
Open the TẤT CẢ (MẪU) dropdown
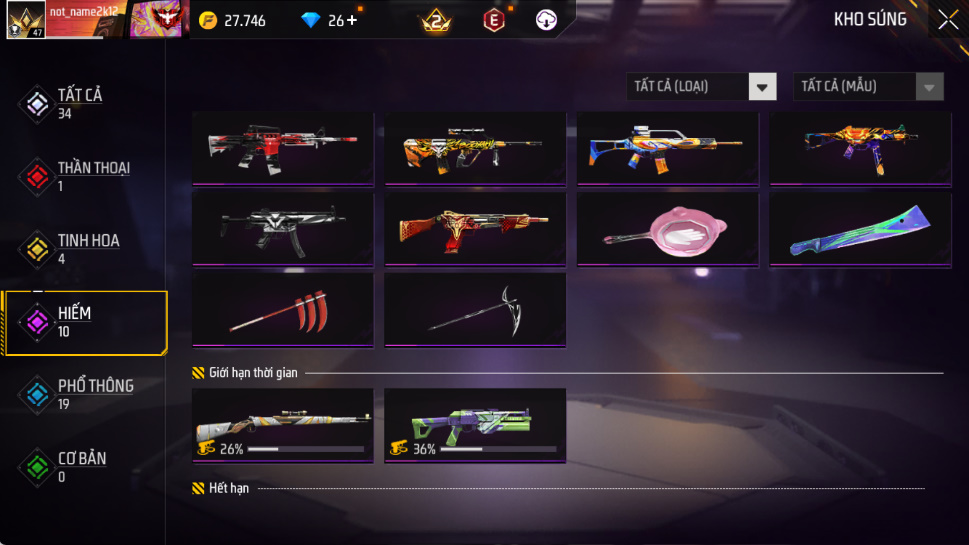click(x=868, y=87)
